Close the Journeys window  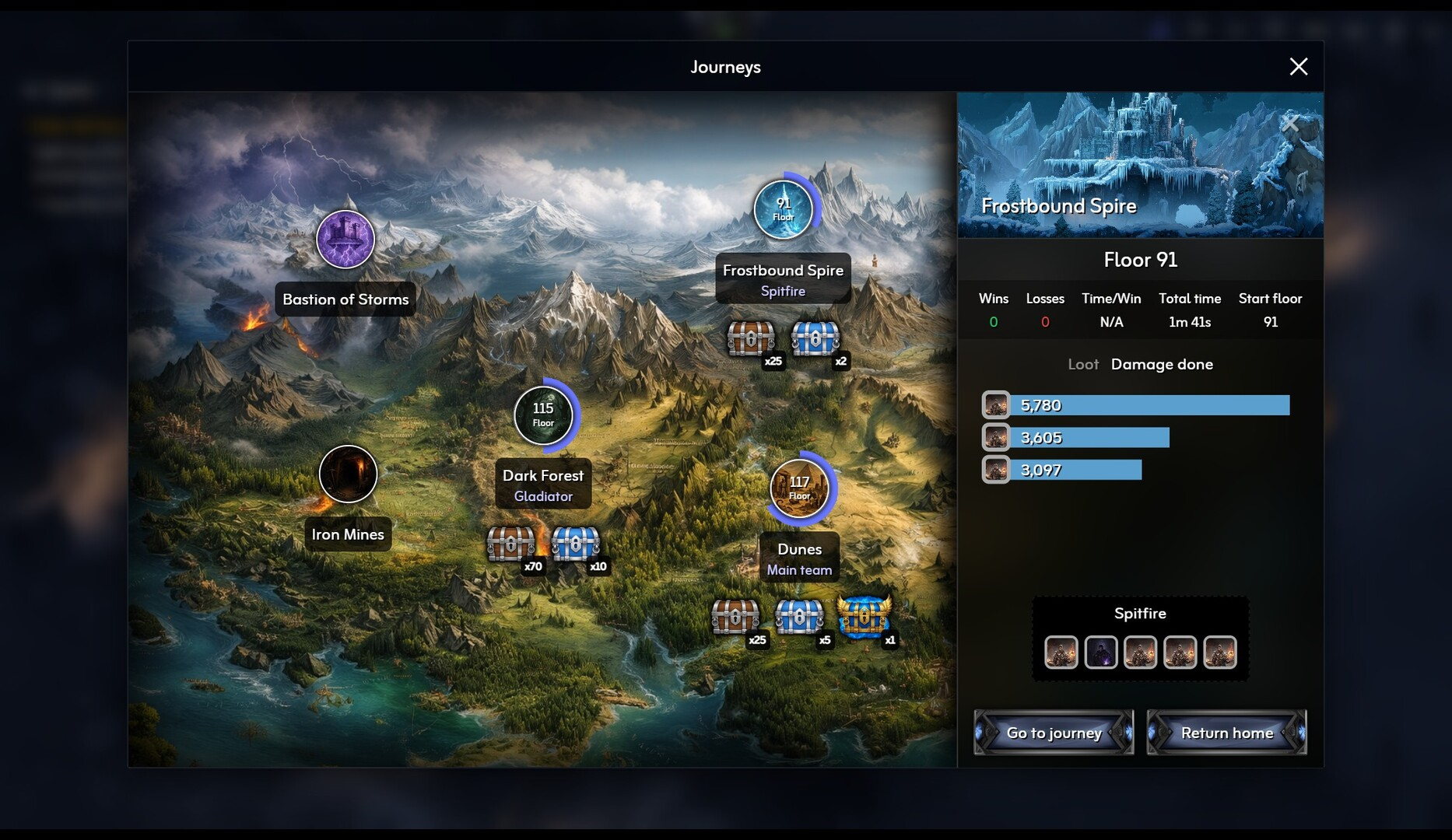[x=1298, y=67]
